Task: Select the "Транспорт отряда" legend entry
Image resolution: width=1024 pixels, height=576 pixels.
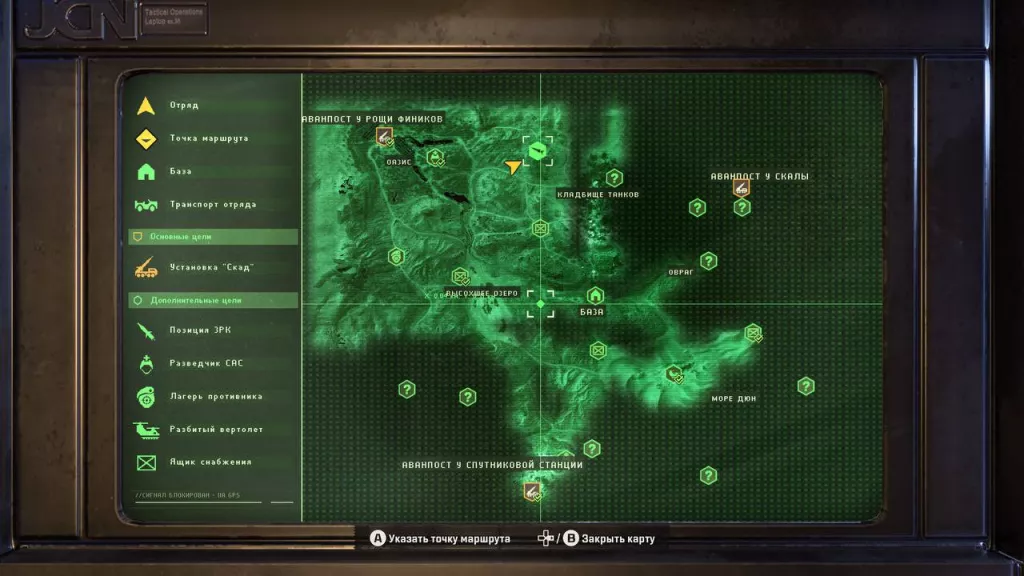Action: [x=212, y=204]
